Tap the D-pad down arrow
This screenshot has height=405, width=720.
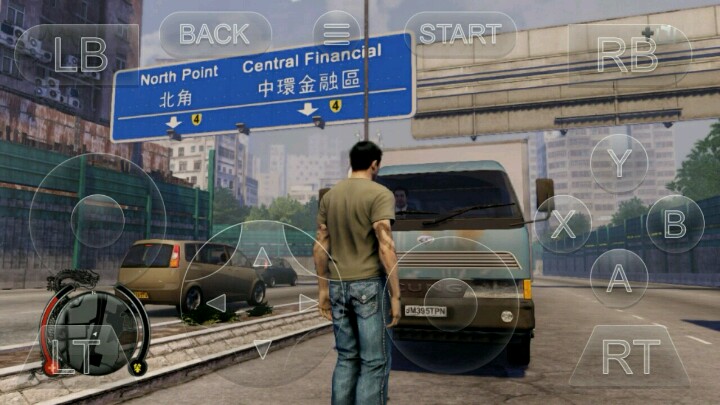pyautogui.click(x=262, y=348)
